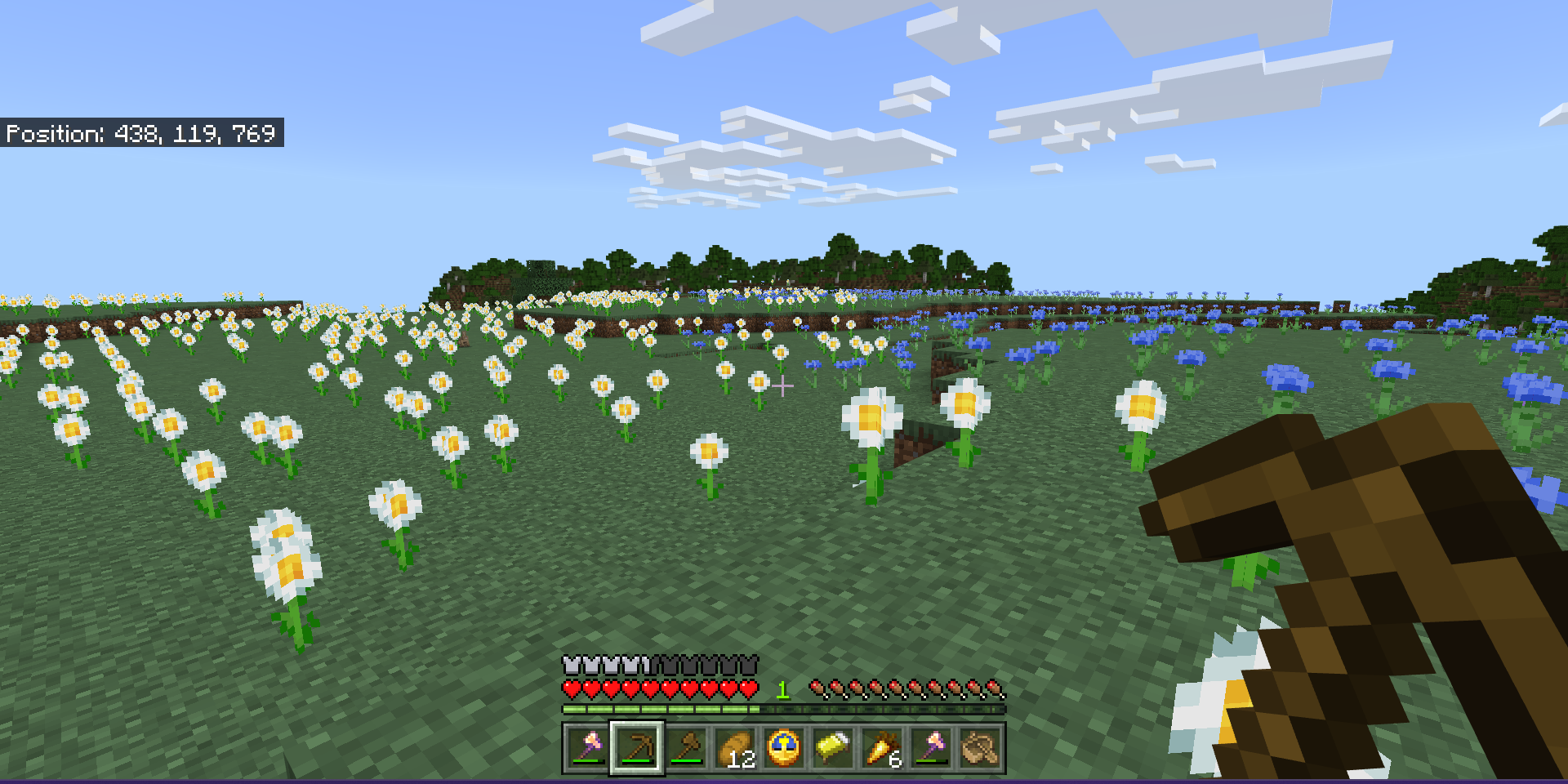The height and width of the screenshot is (784, 1568).
Task: Click the leftmost heart in the health bar
Action: tap(570, 688)
